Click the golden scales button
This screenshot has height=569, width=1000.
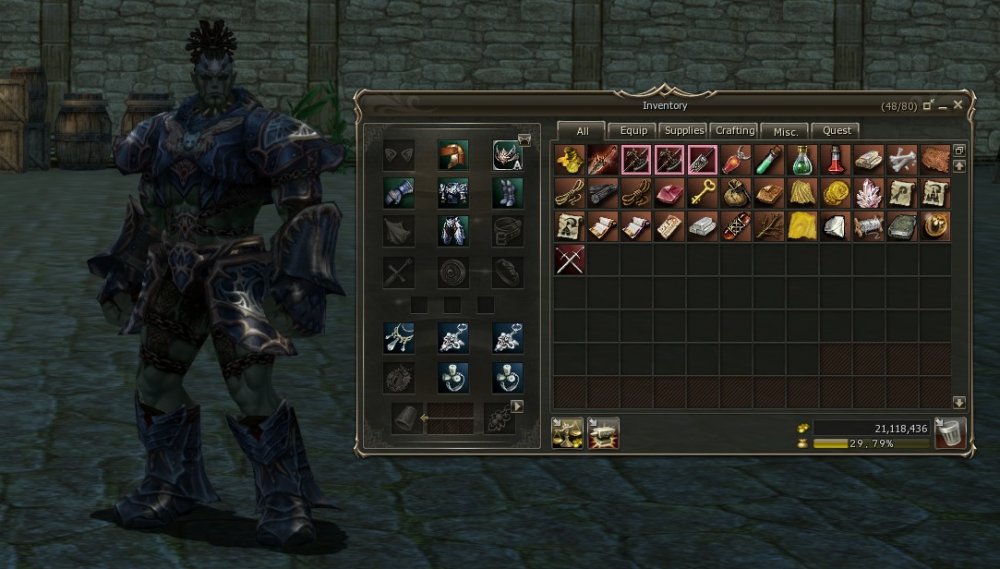click(567, 433)
